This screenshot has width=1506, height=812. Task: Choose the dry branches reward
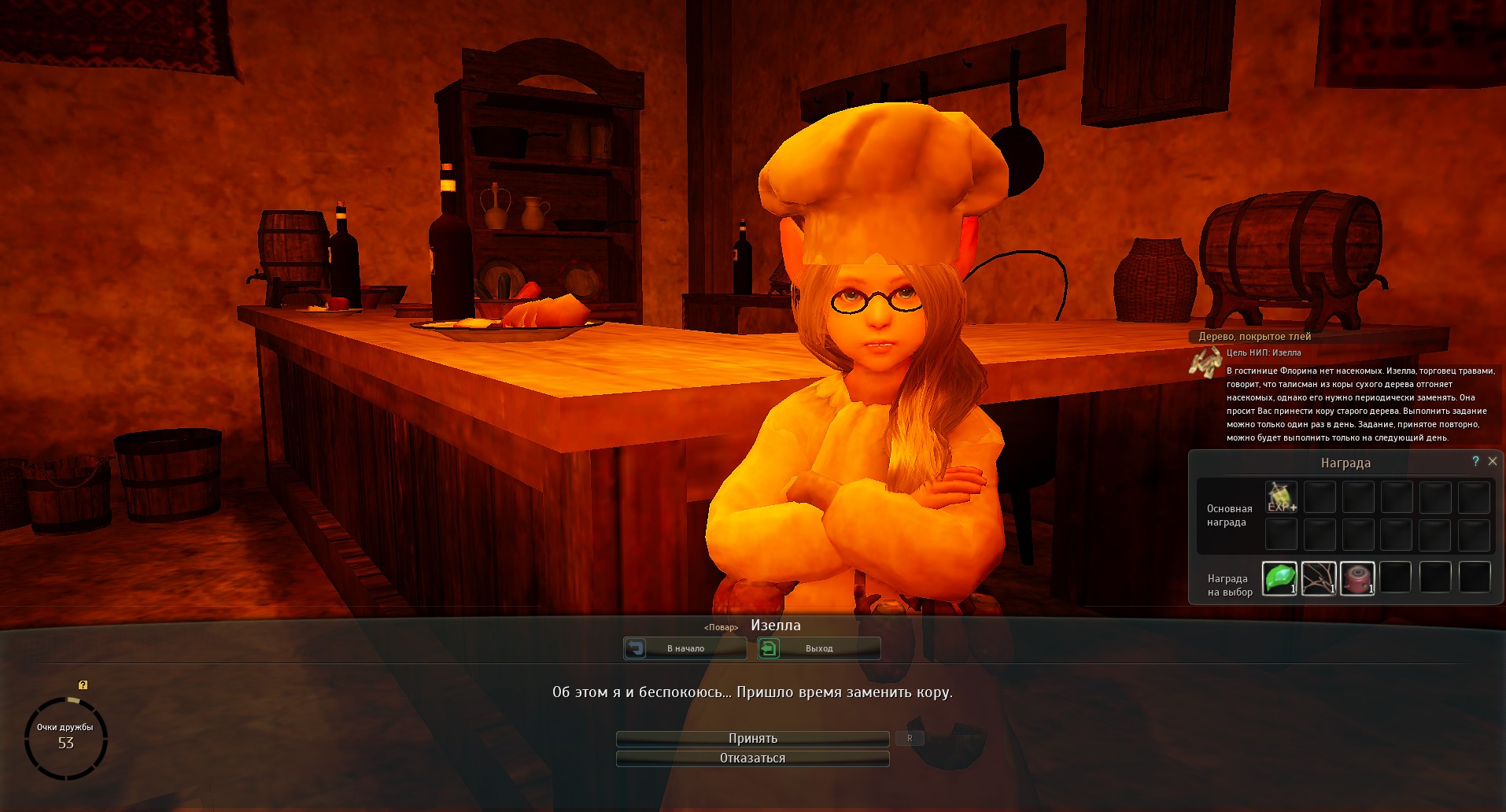click(x=1318, y=578)
